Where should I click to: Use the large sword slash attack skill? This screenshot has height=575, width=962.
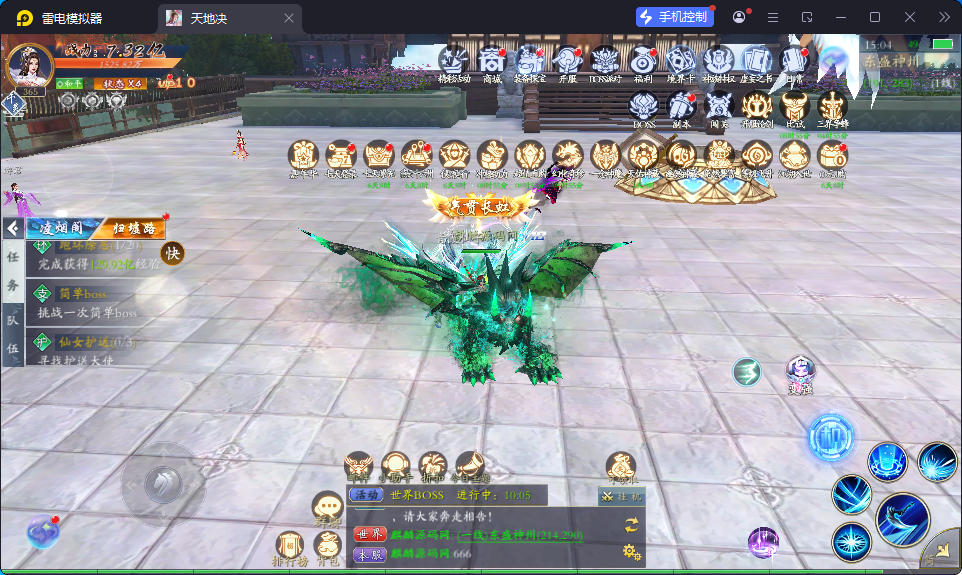click(x=902, y=519)
